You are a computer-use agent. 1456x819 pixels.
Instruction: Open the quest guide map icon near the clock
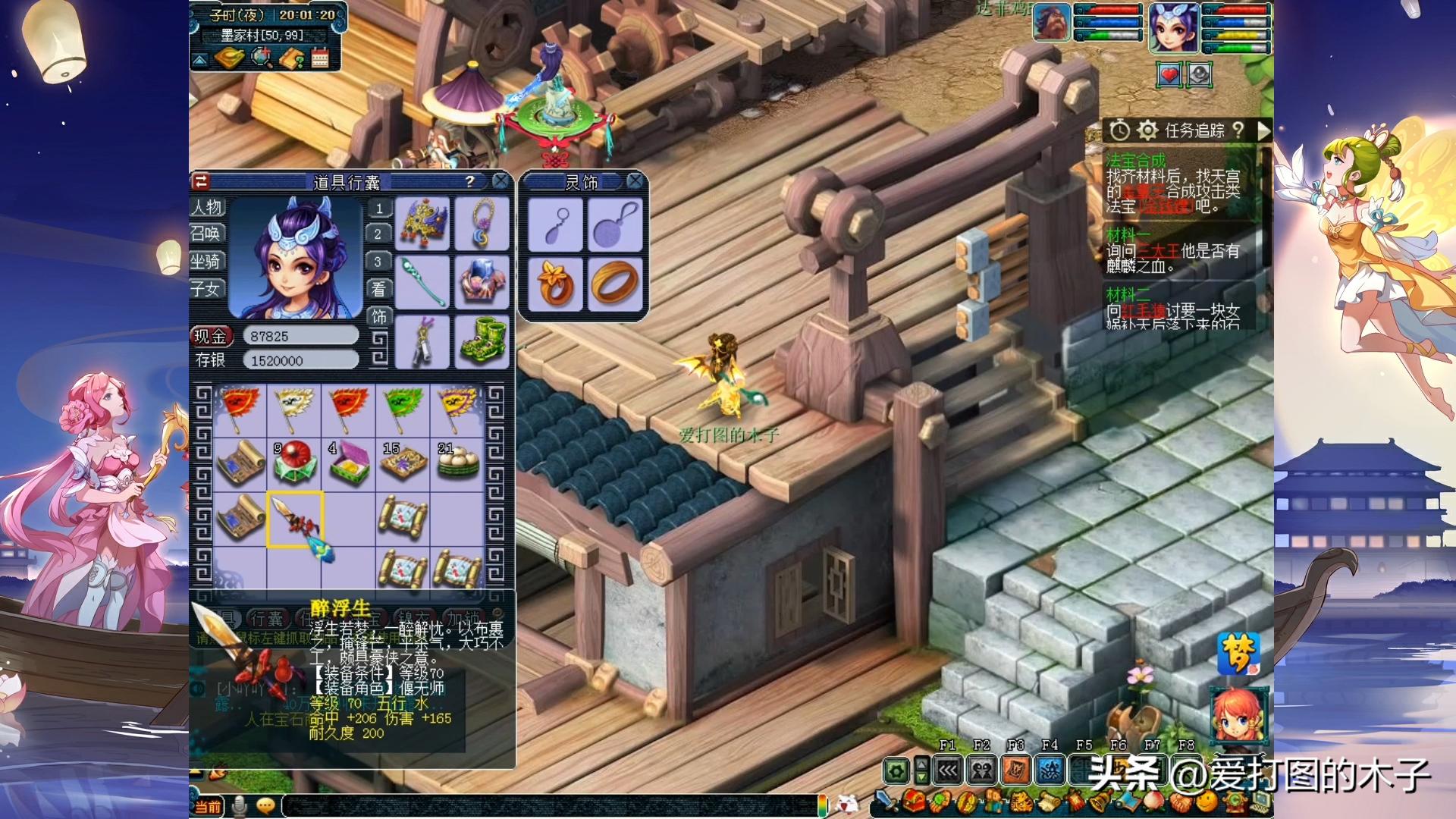(x=292, y=59)
